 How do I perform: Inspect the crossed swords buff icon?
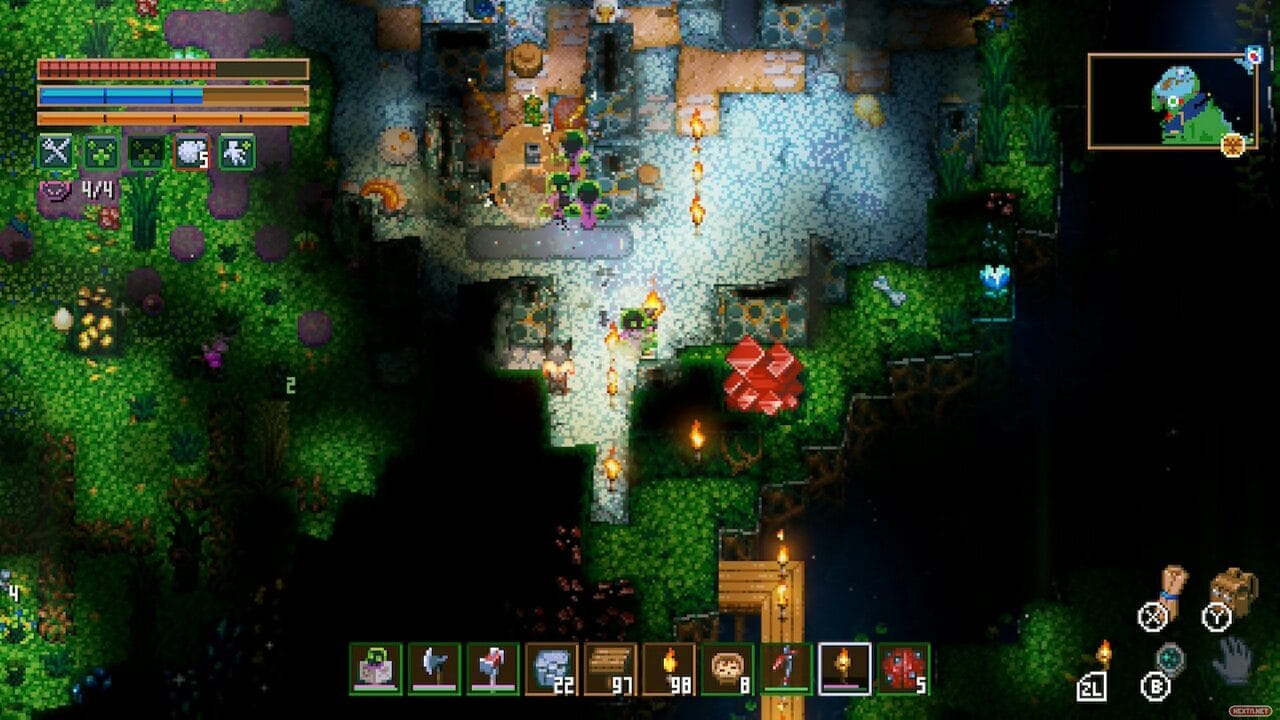click(55, 152)
